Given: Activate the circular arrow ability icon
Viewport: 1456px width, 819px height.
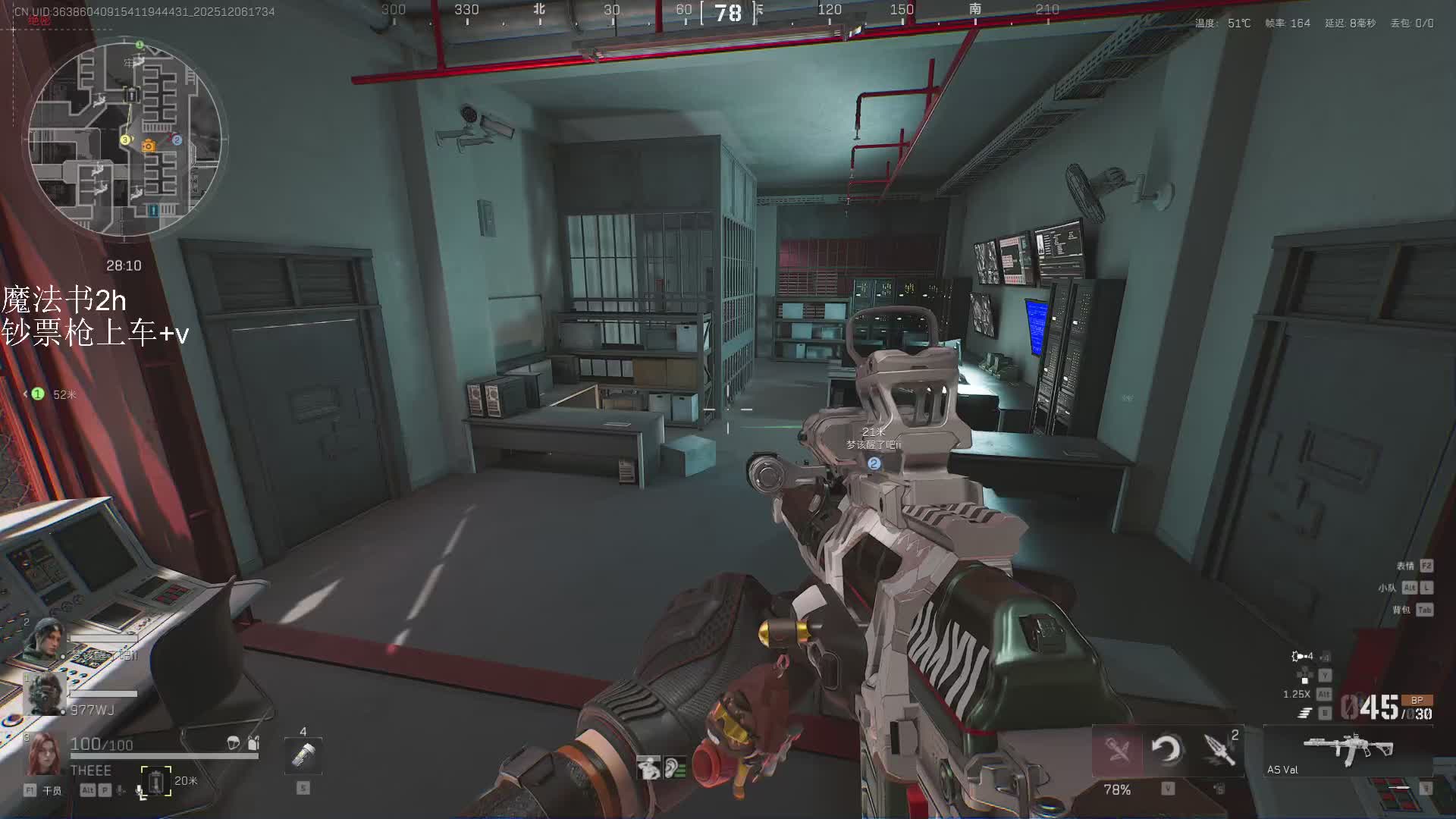Looking at the screenshot, I should 1166,750.
